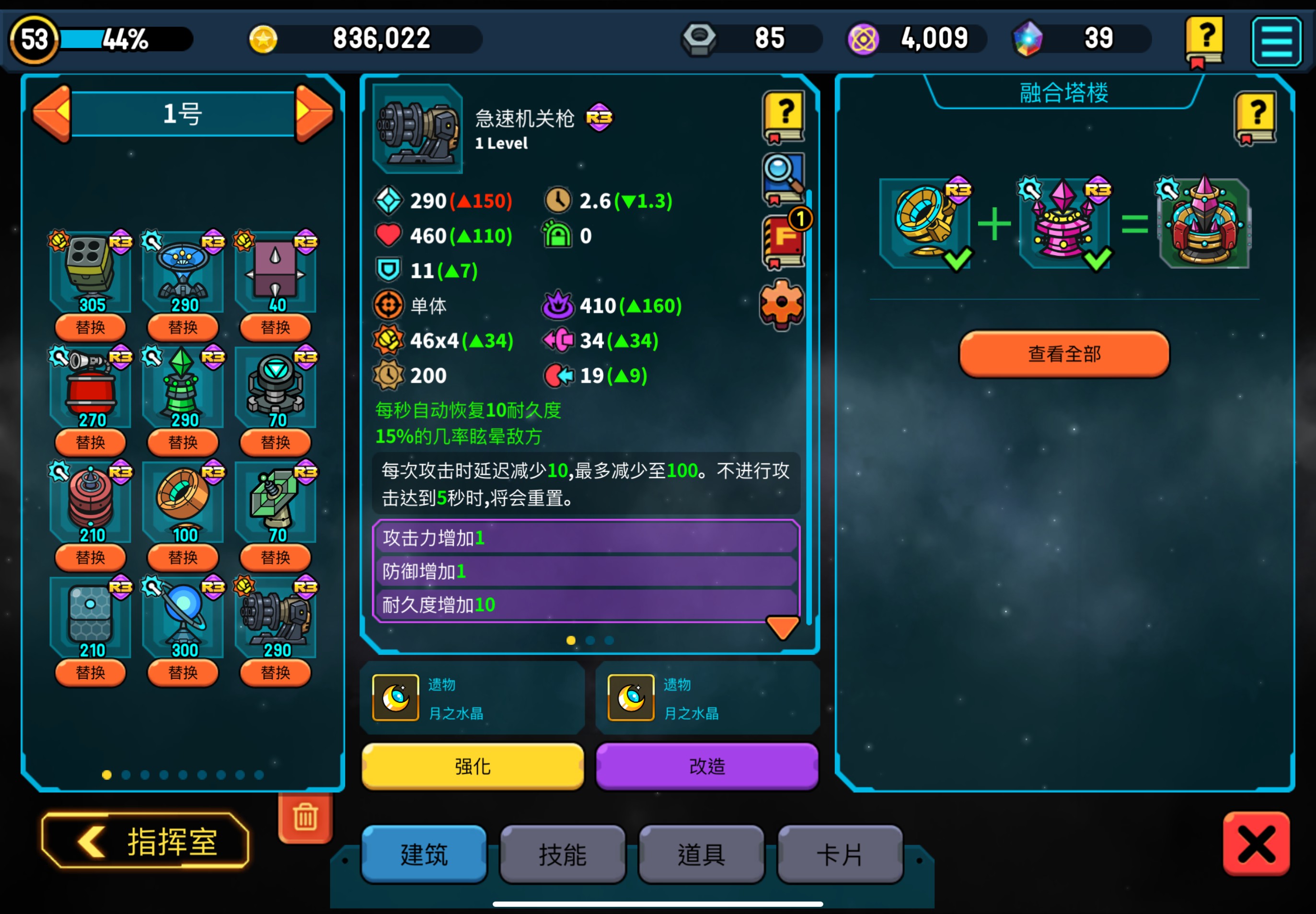This screenshot has height=914, width=1316.
Task: Expand the purple buff list via orange arrow
Action: point(784,627)
